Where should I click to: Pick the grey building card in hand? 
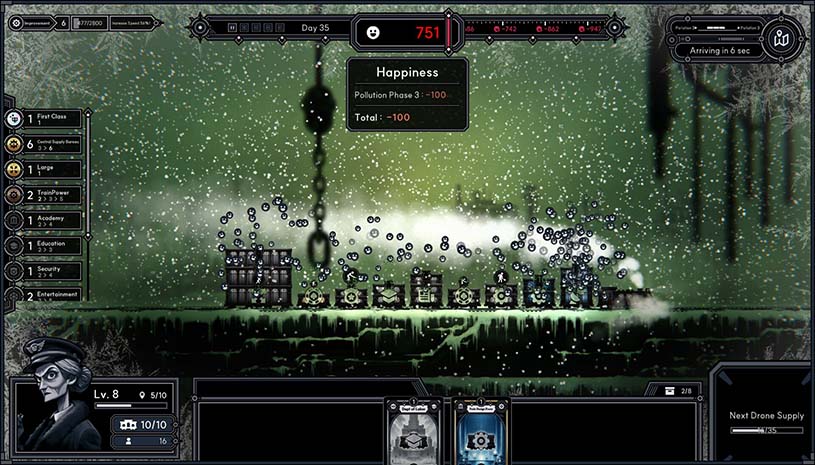tap(414, 430)
